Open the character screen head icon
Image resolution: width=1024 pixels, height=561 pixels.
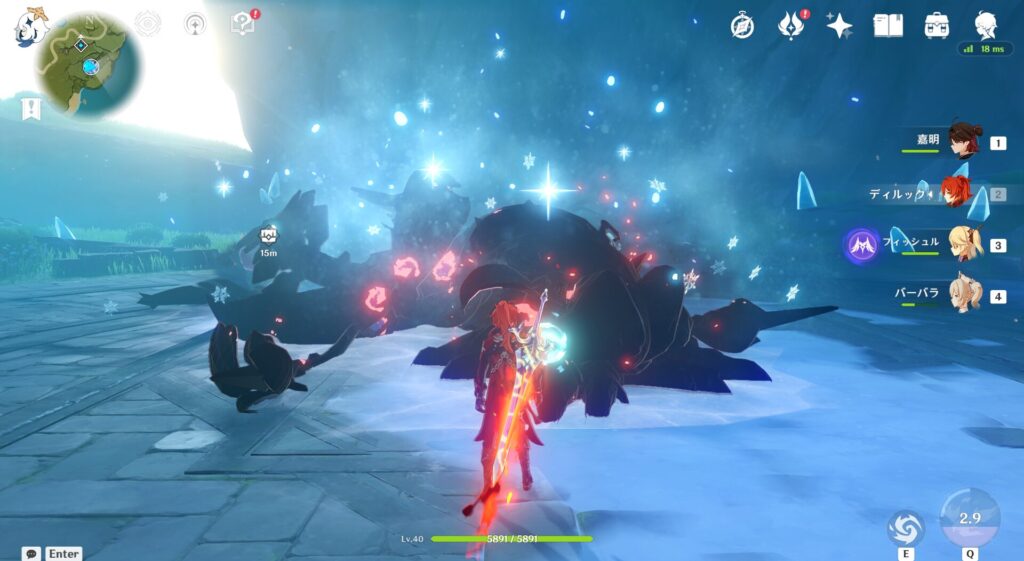pos(986,26)
